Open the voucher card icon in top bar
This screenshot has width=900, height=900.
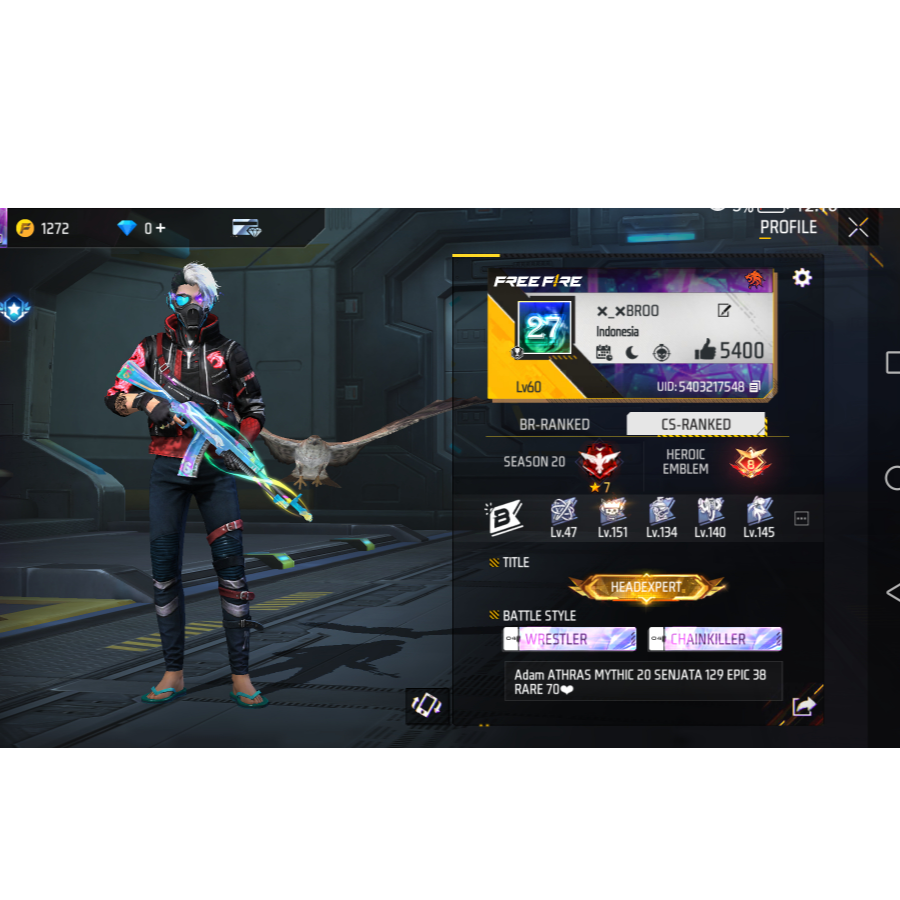[246, 228]
